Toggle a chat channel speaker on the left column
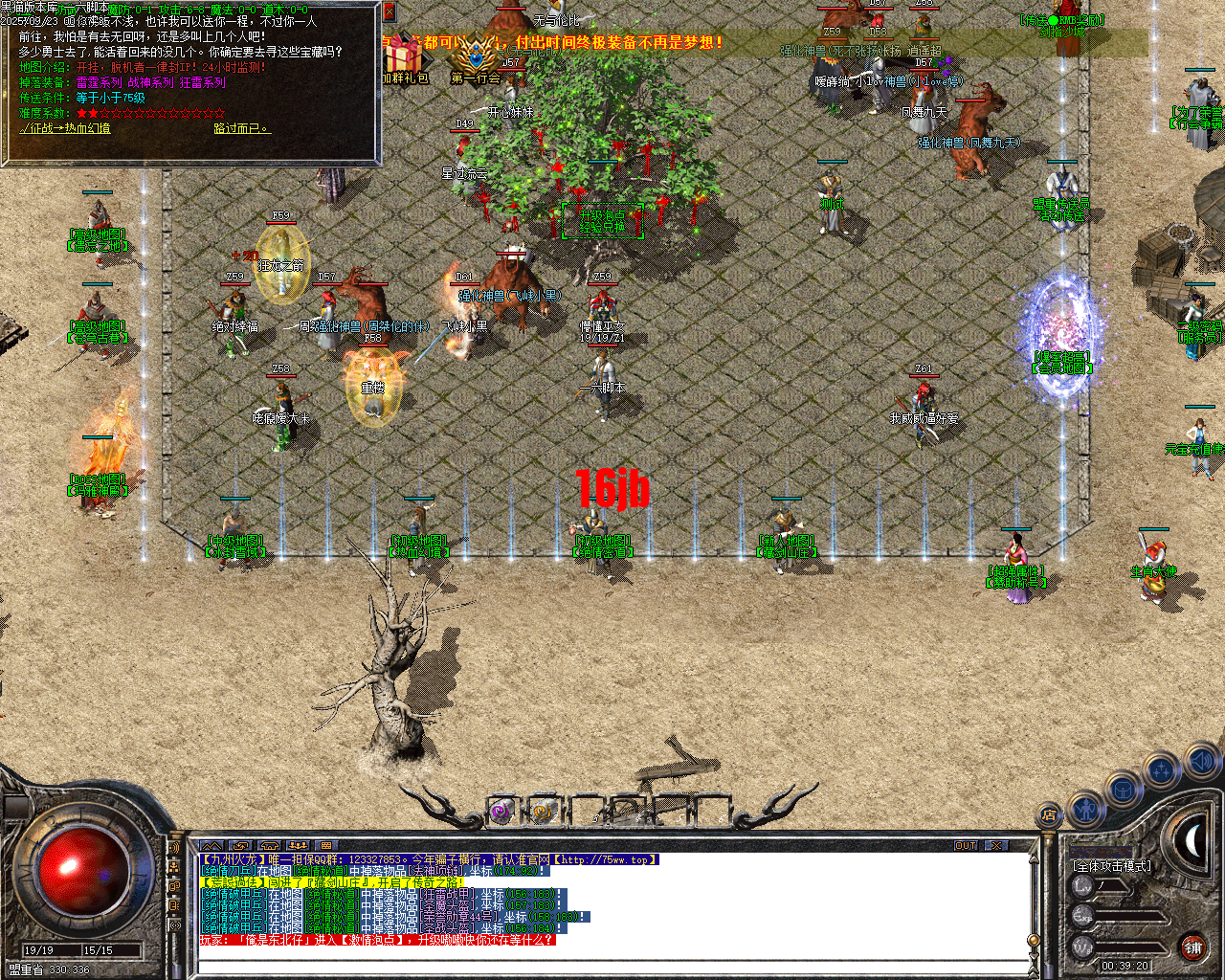 [x=175, y=849]
